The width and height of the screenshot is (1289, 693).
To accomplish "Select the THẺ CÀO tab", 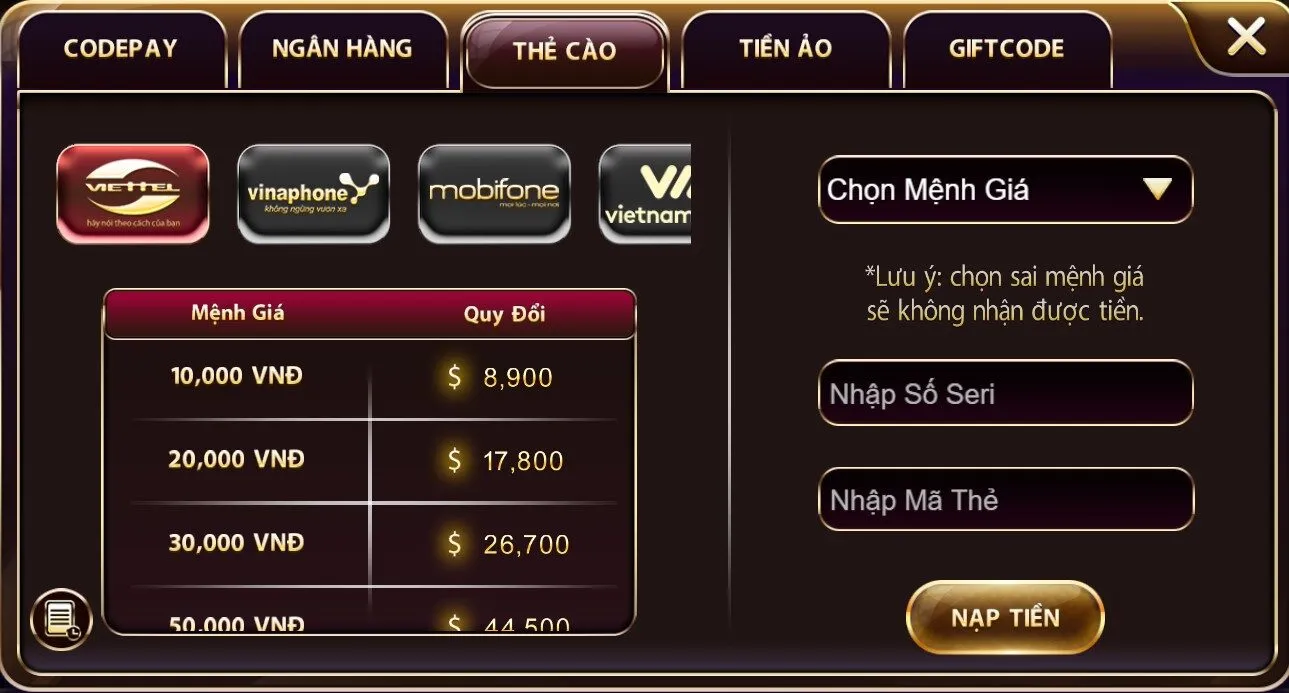I will 564,51.
